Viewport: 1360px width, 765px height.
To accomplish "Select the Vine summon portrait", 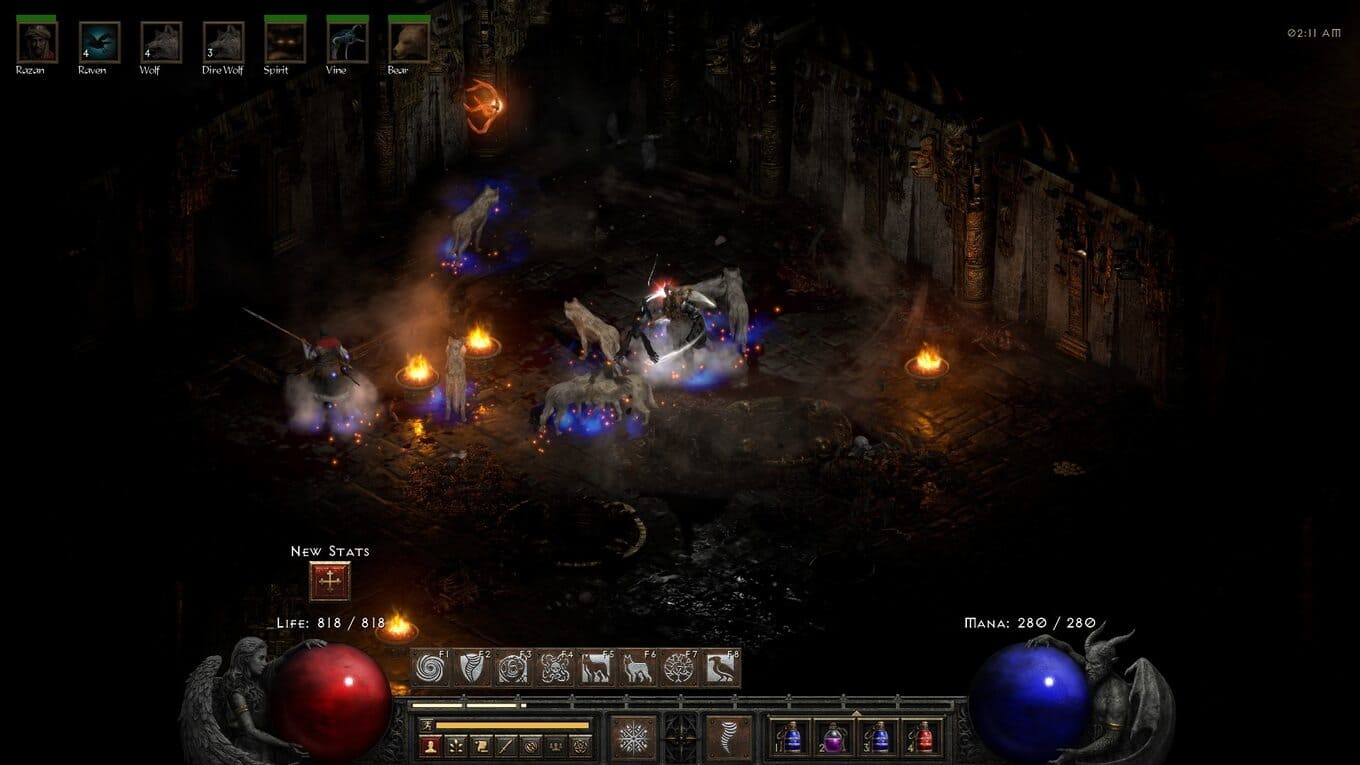I will coord(347,42).
